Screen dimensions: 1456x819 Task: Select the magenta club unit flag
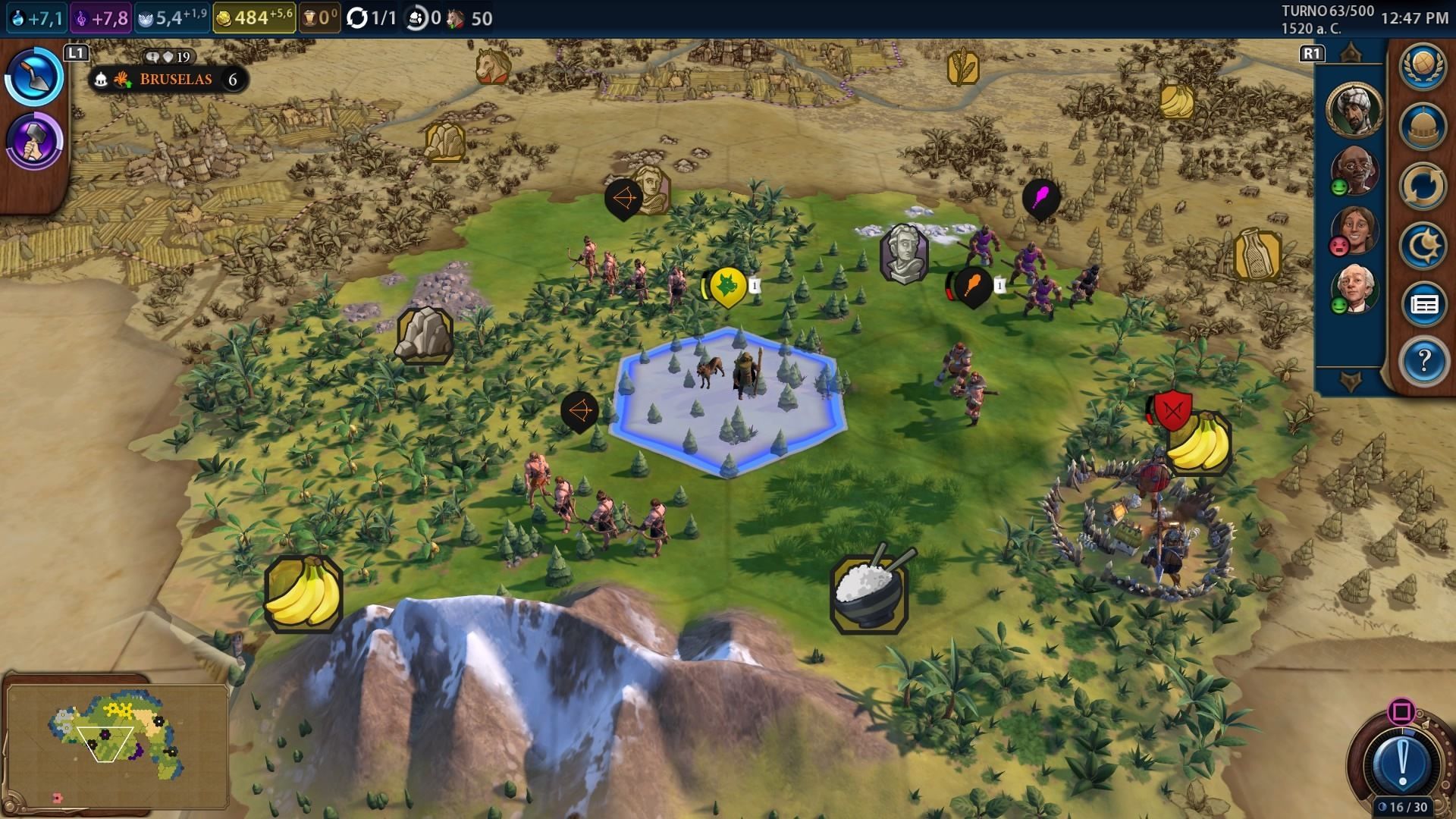(1040, 199)
